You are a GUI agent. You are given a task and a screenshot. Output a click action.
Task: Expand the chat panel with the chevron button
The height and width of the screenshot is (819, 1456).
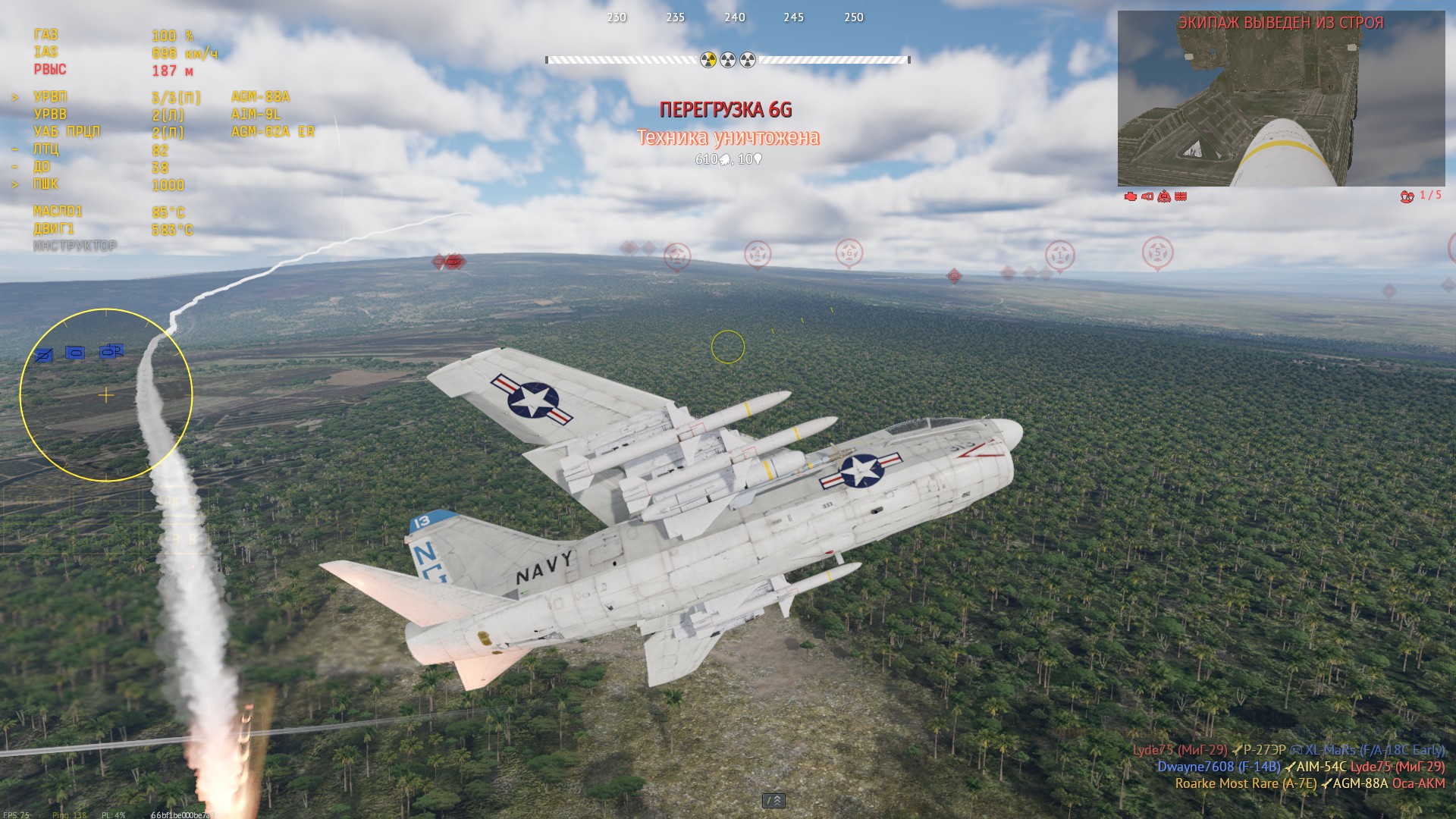(773, 801)
